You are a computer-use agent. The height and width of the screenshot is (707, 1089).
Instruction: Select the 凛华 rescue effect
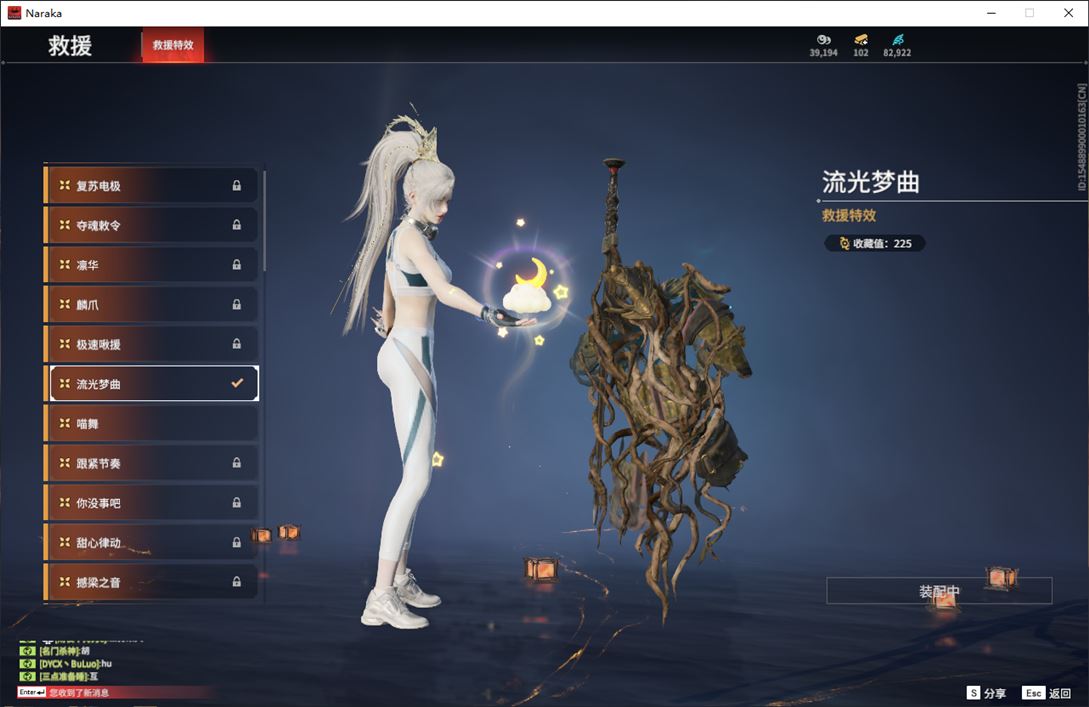tap(152, 265)
